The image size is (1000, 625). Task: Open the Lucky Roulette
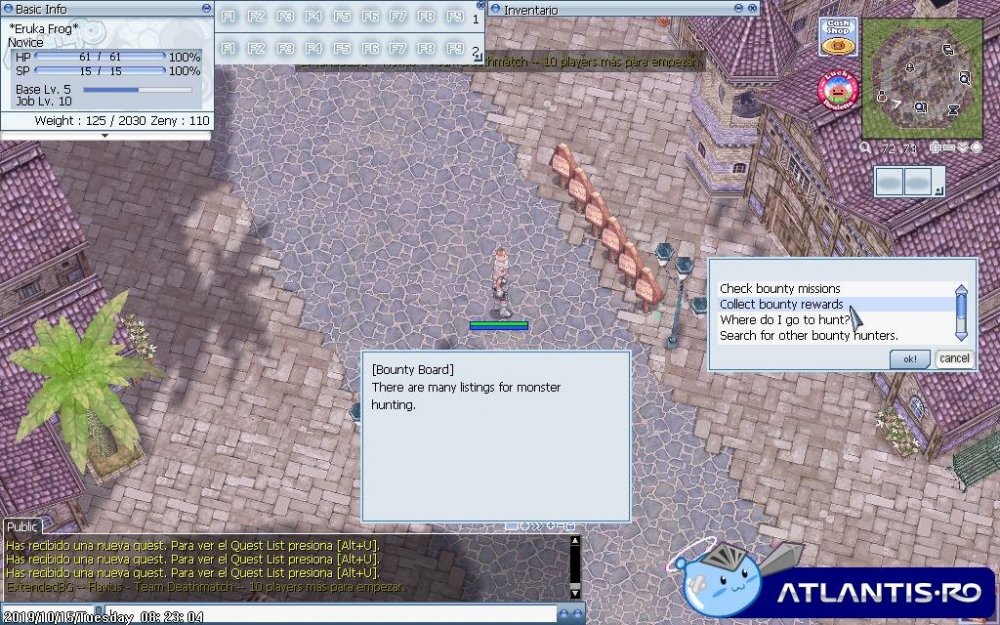coord(838,90)
